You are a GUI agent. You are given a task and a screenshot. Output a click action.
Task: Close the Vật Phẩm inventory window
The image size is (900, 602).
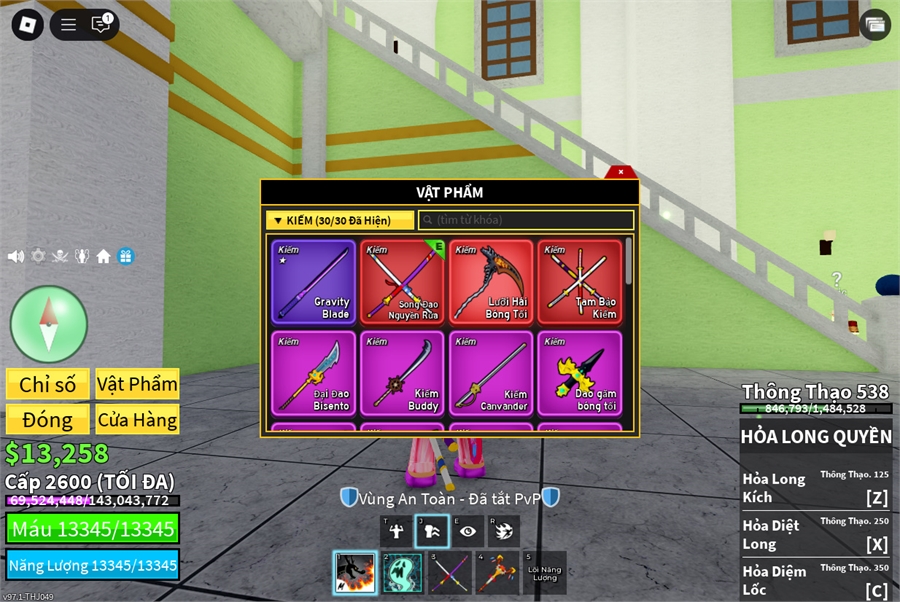620,172
